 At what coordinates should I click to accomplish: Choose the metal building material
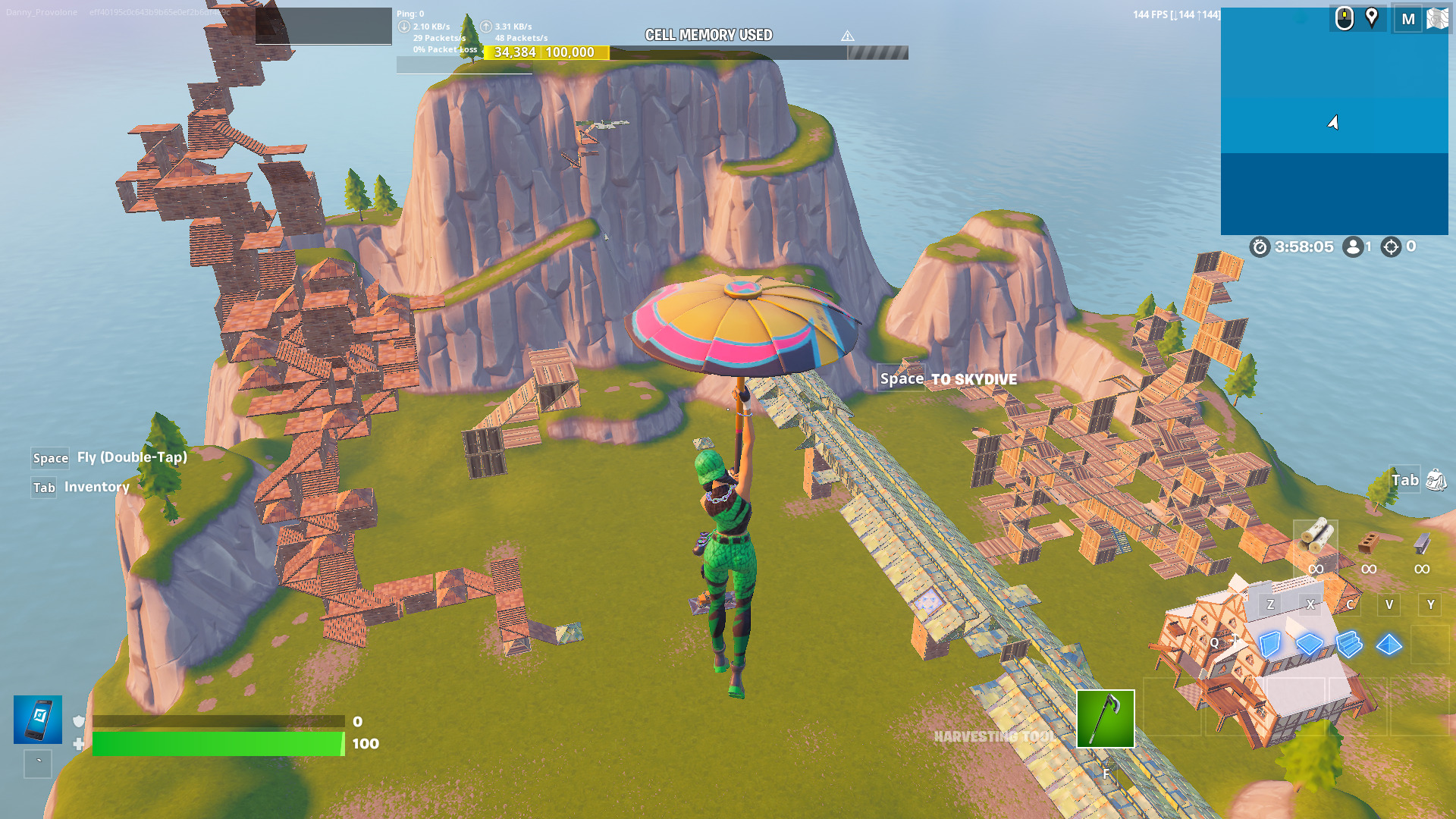click(1422, 543)
